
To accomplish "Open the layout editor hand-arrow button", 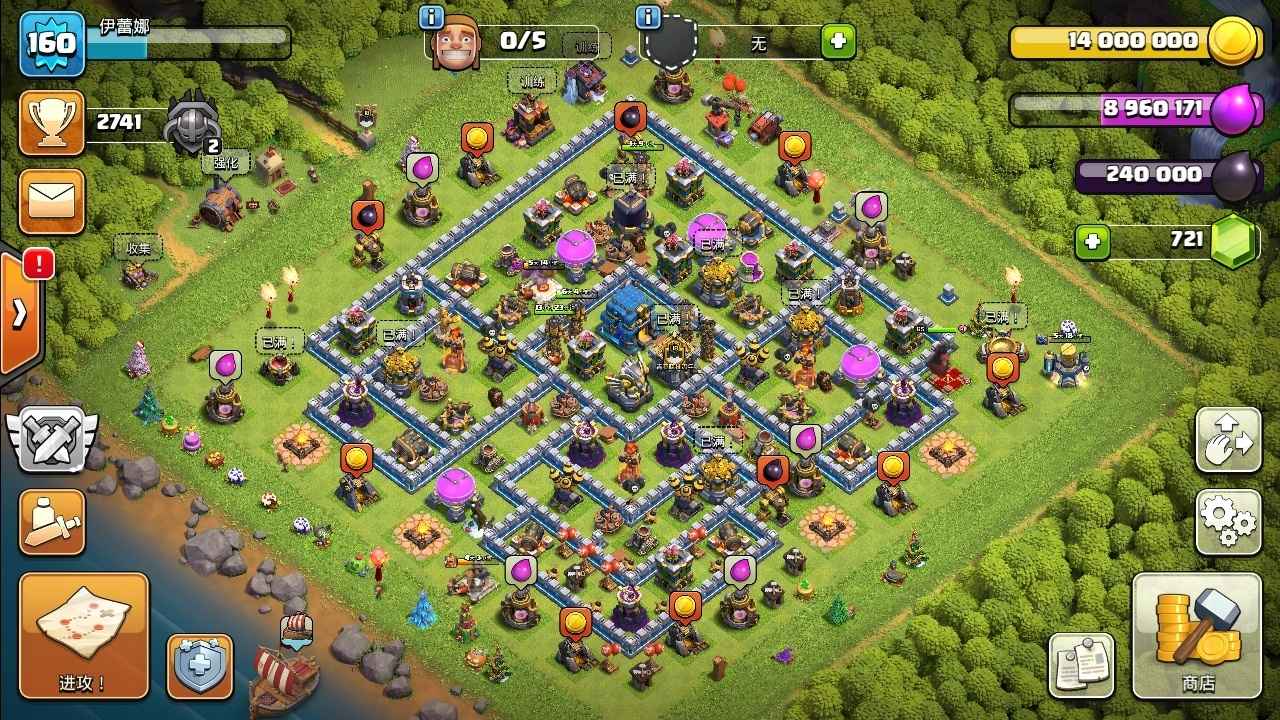I will point(1228,440).
